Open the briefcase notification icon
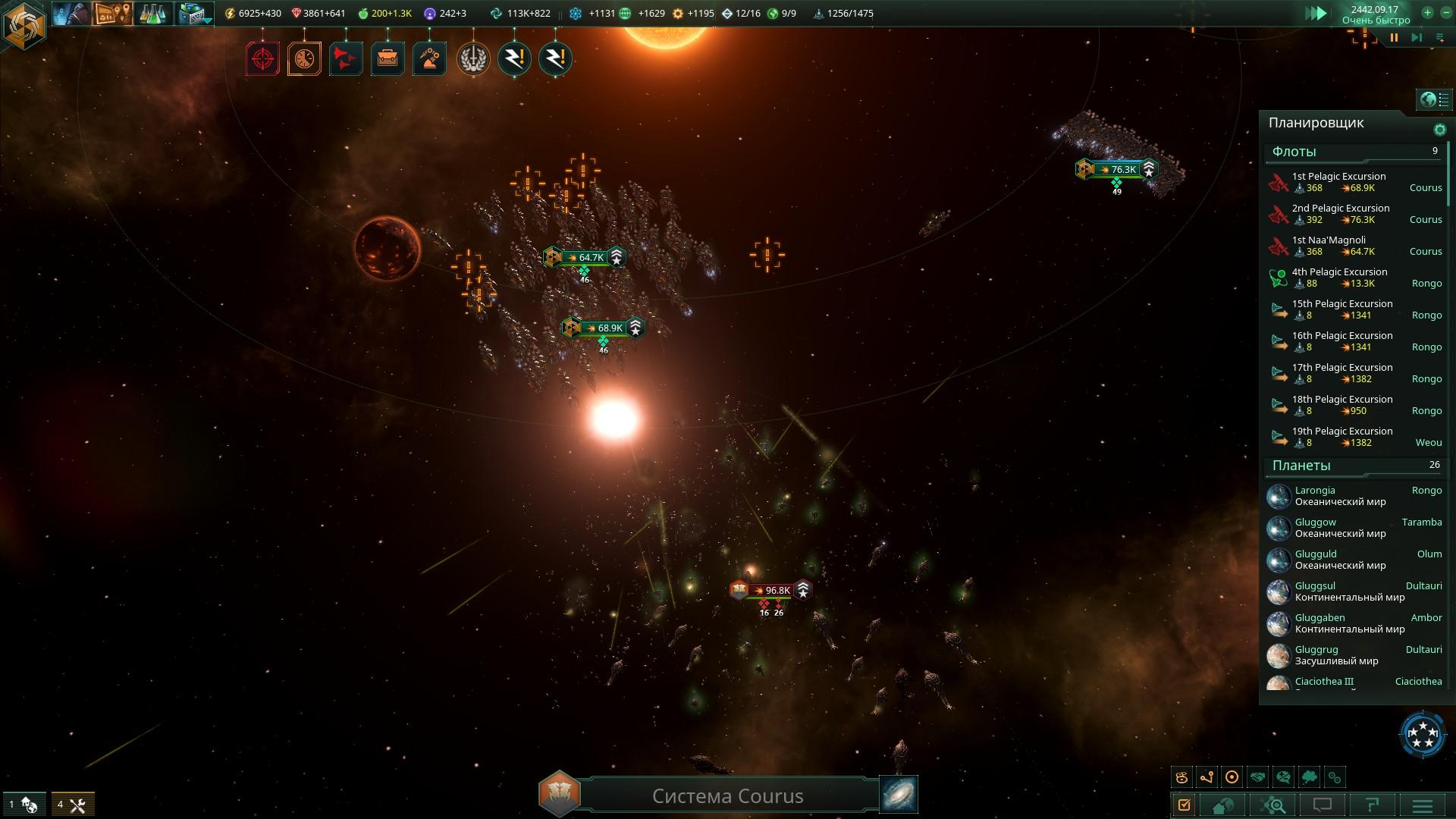The height and width of the screenshot is (819, 1456). [388, 58]
